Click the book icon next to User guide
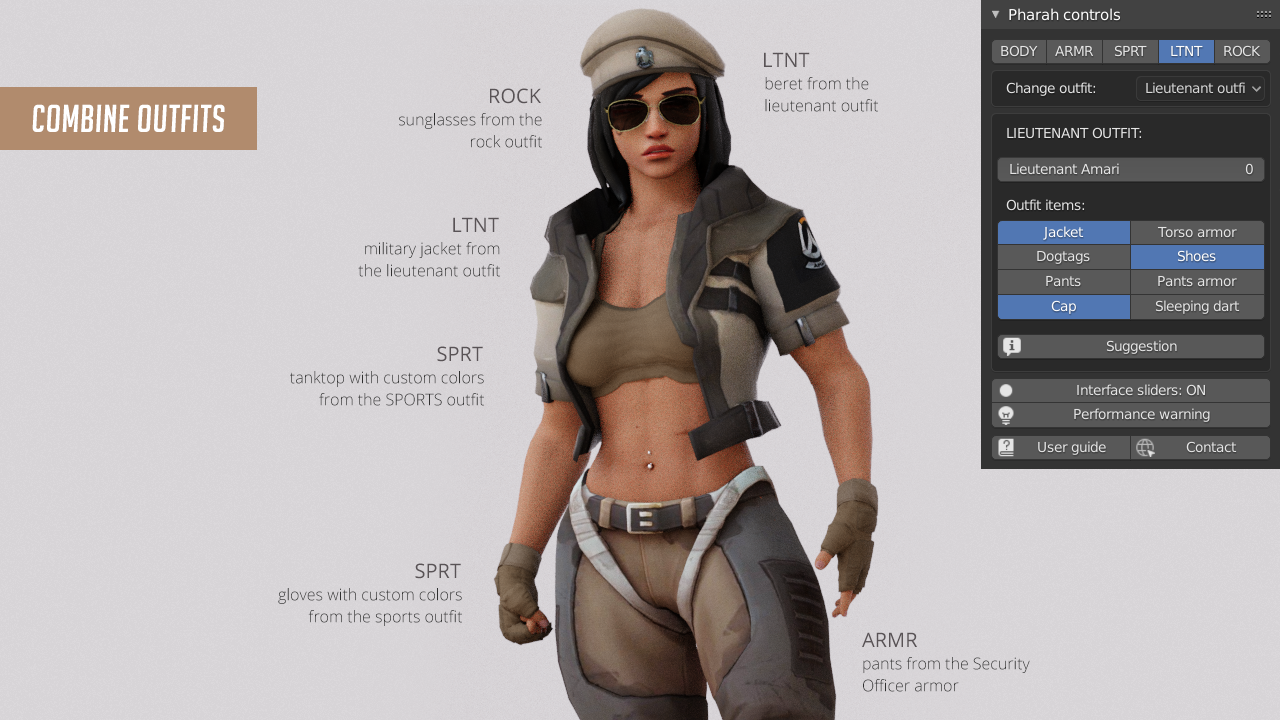This screenshot has width=1280, height=720. pyautogui.click(x=1005, y=447)
